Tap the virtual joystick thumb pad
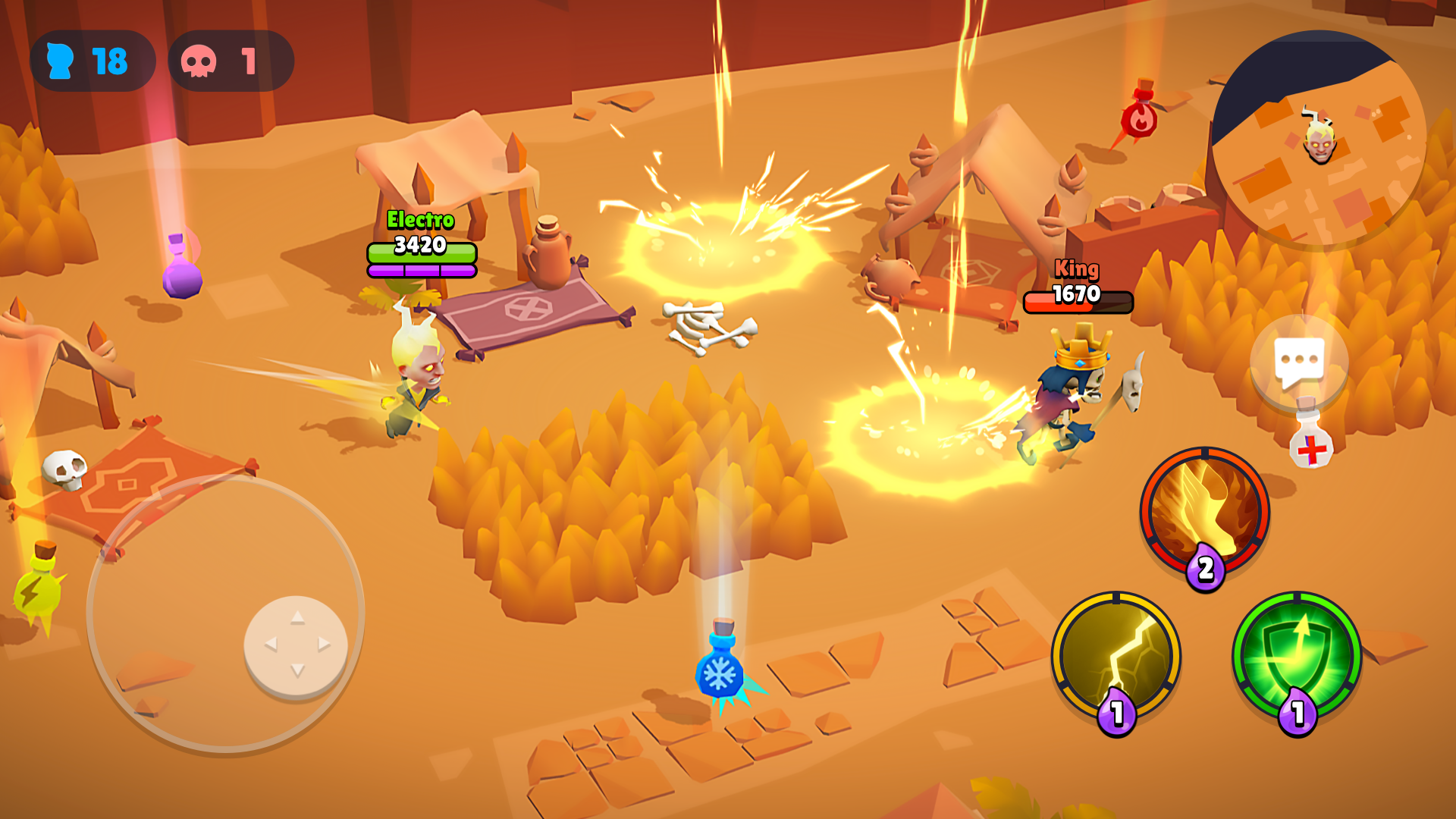 296,645
